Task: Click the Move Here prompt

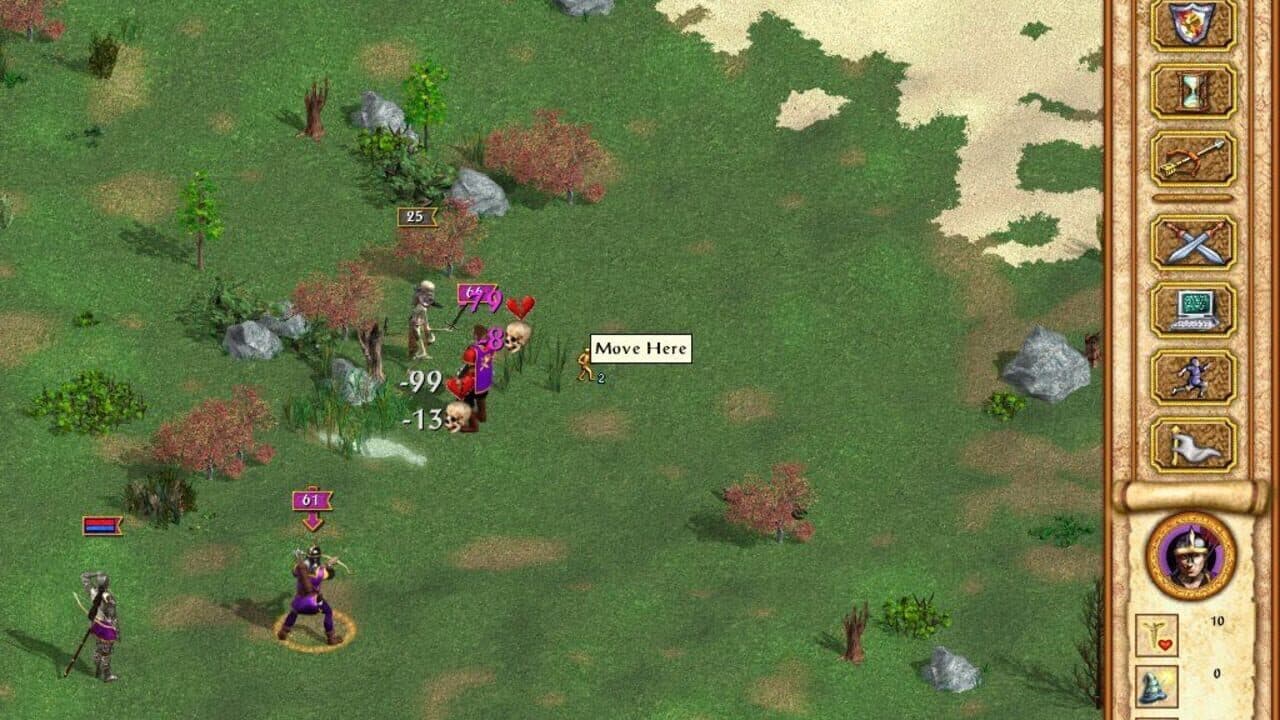Action: (x=639, y=348)
